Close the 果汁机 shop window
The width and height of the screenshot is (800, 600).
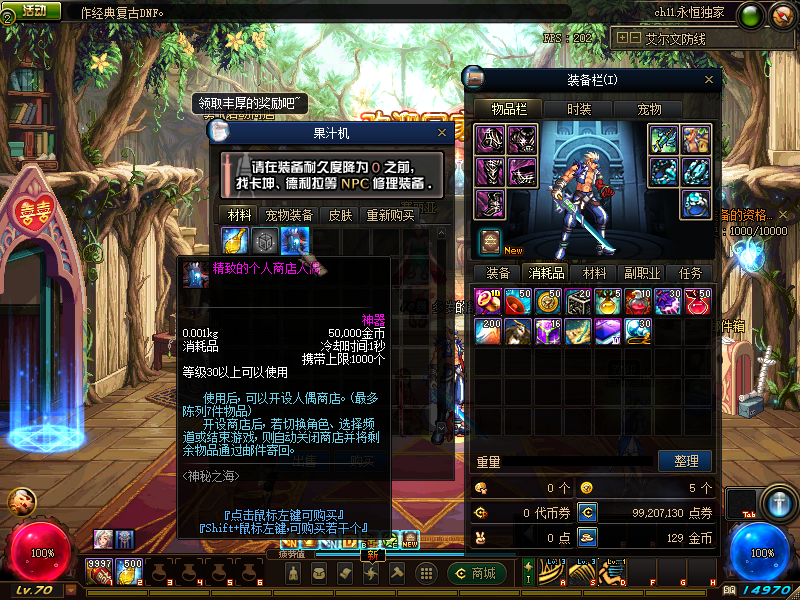coord(441,132)
